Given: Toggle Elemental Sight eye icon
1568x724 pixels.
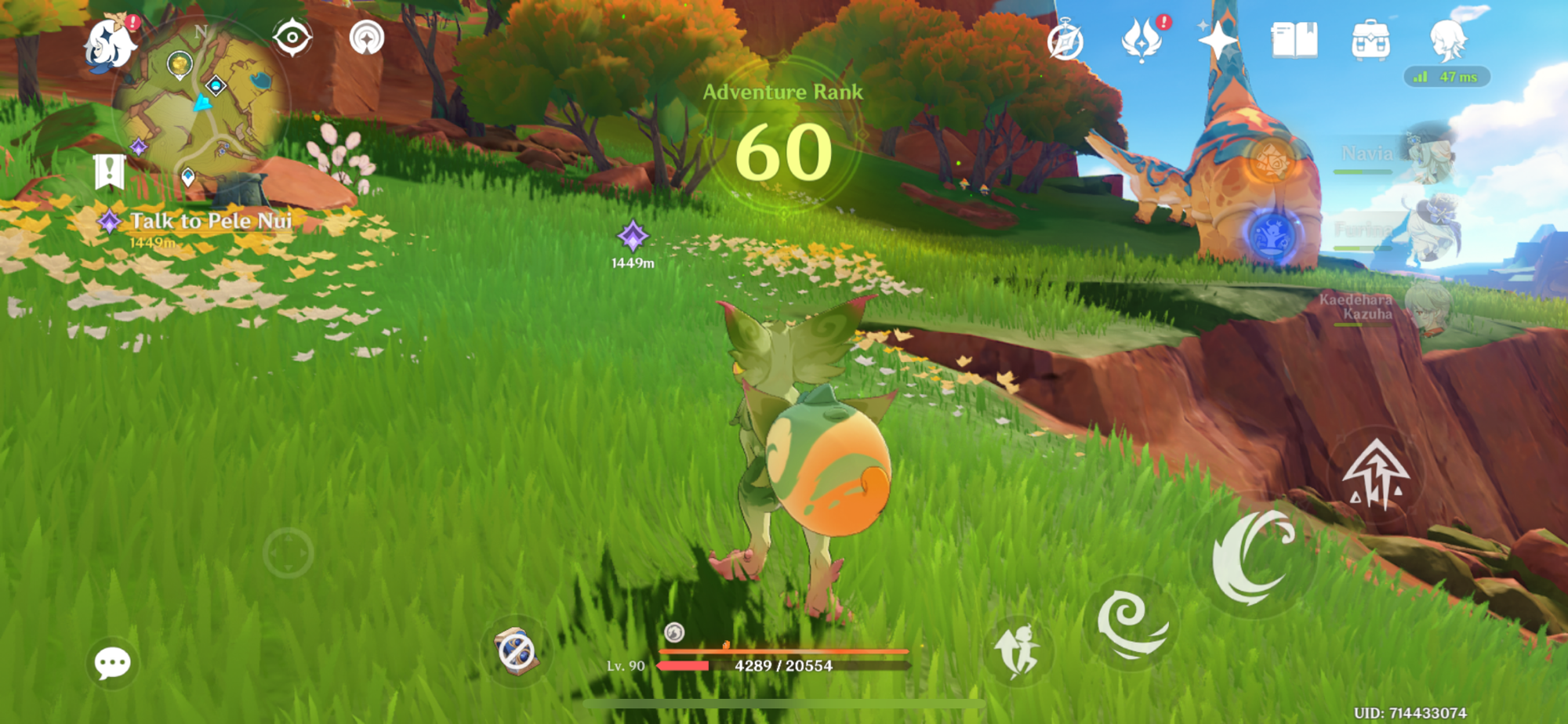Looking at the screenshot, I should coord(292,38).
